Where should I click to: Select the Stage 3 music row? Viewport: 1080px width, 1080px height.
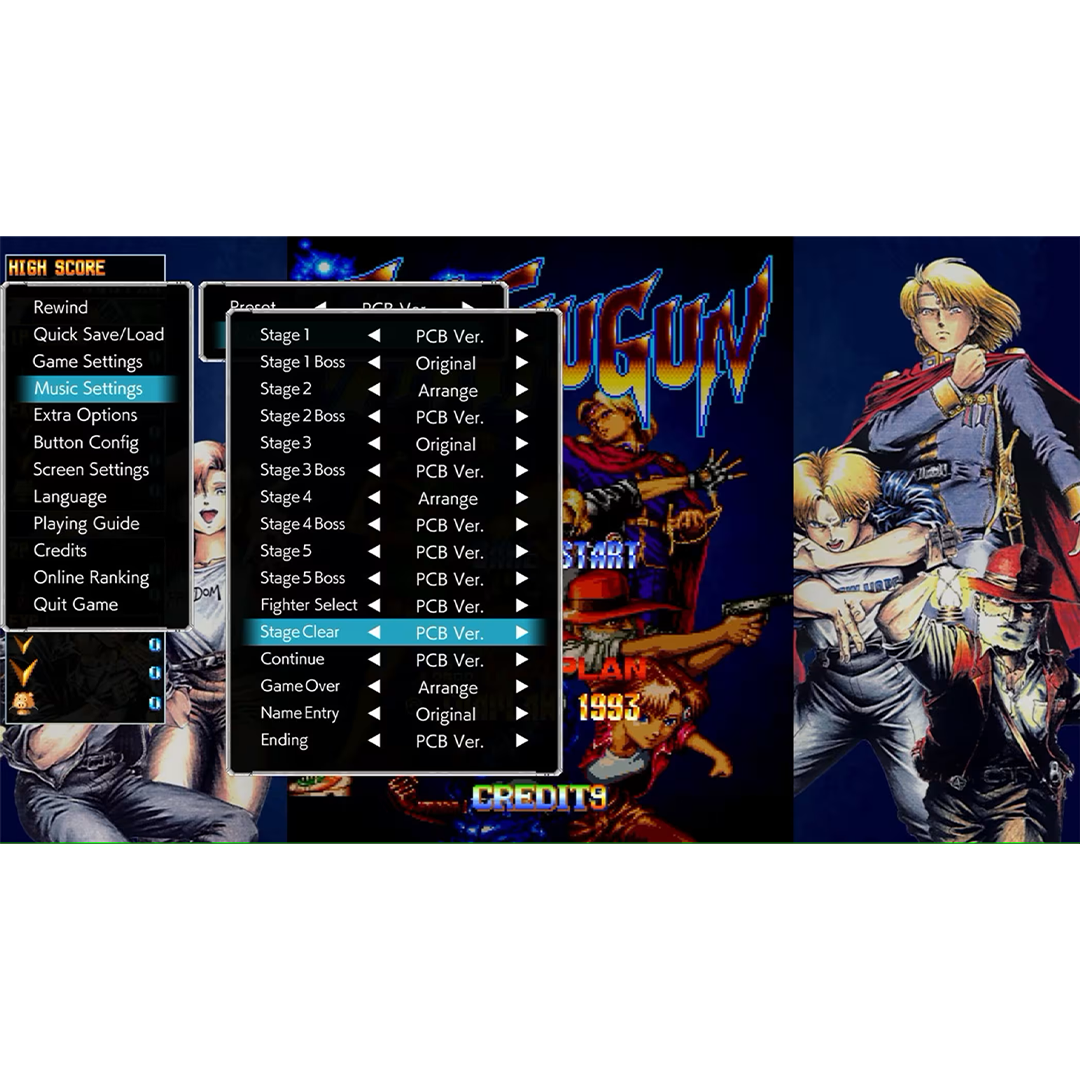click(286, 443)
